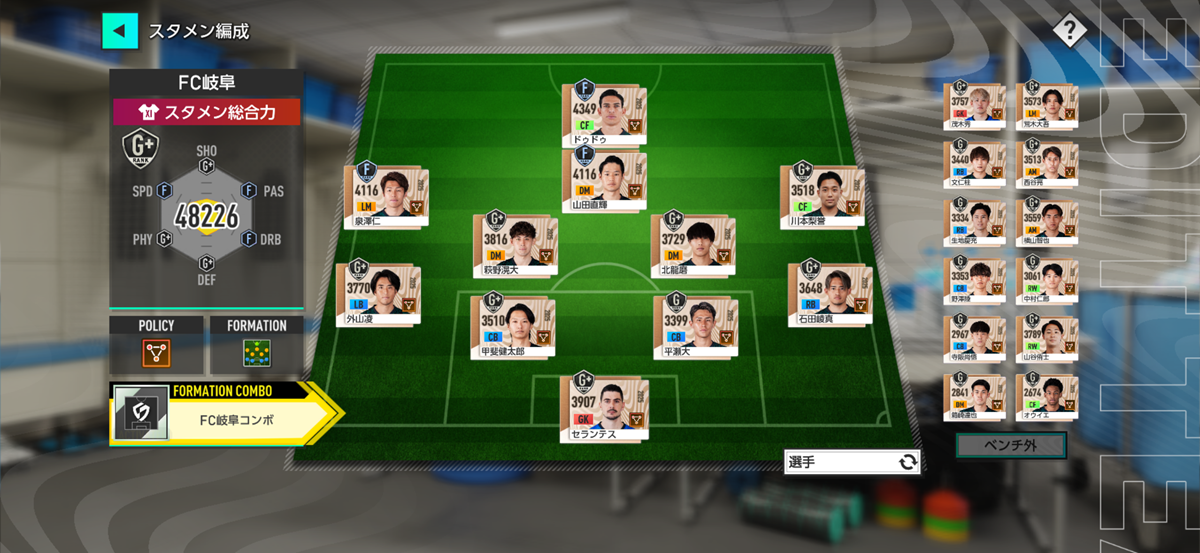This screenshot has width=1200, height=553.
Task: Open the help question mark
Action: [1069, 31]
